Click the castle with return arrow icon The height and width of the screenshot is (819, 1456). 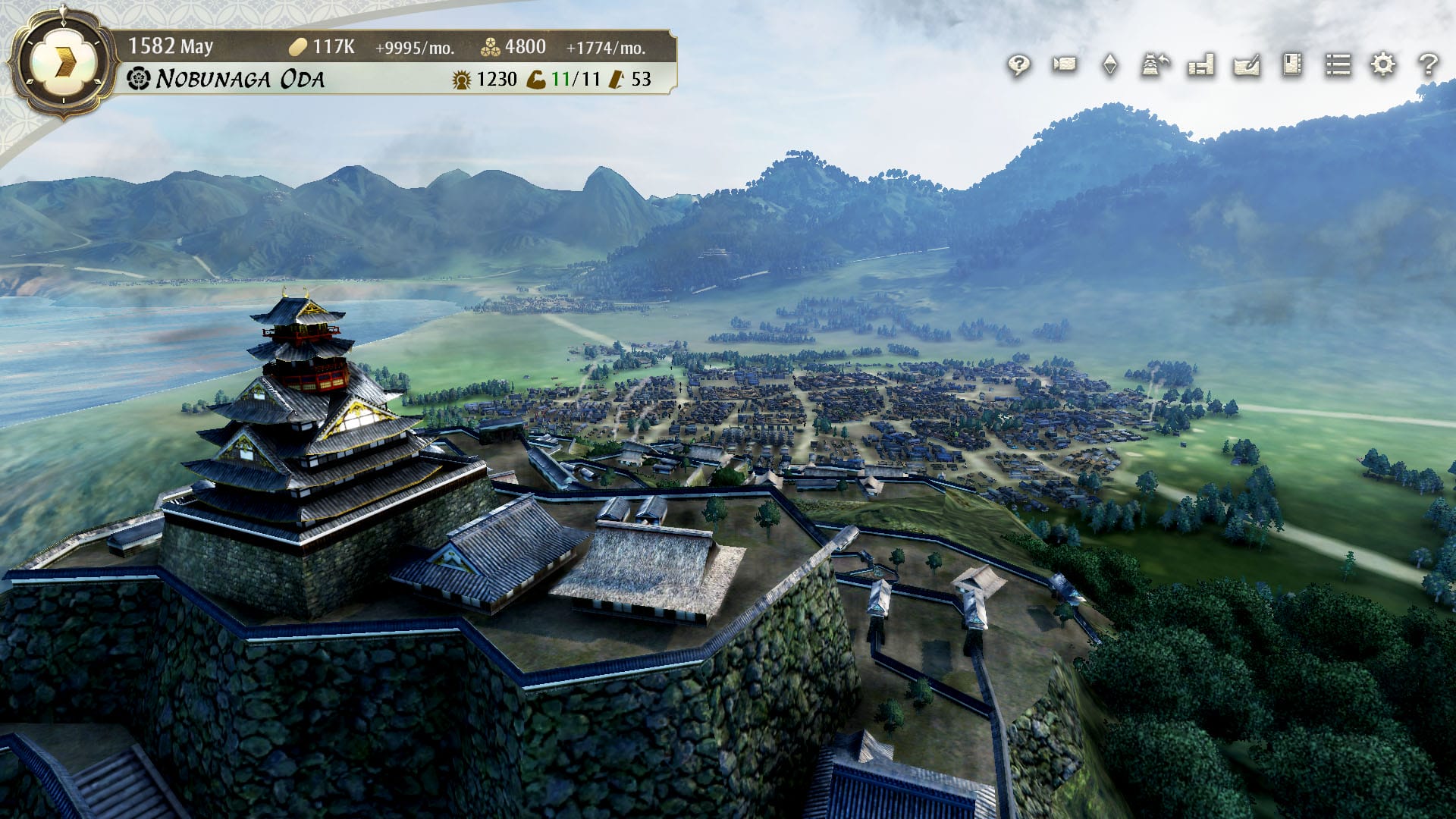1155,65
